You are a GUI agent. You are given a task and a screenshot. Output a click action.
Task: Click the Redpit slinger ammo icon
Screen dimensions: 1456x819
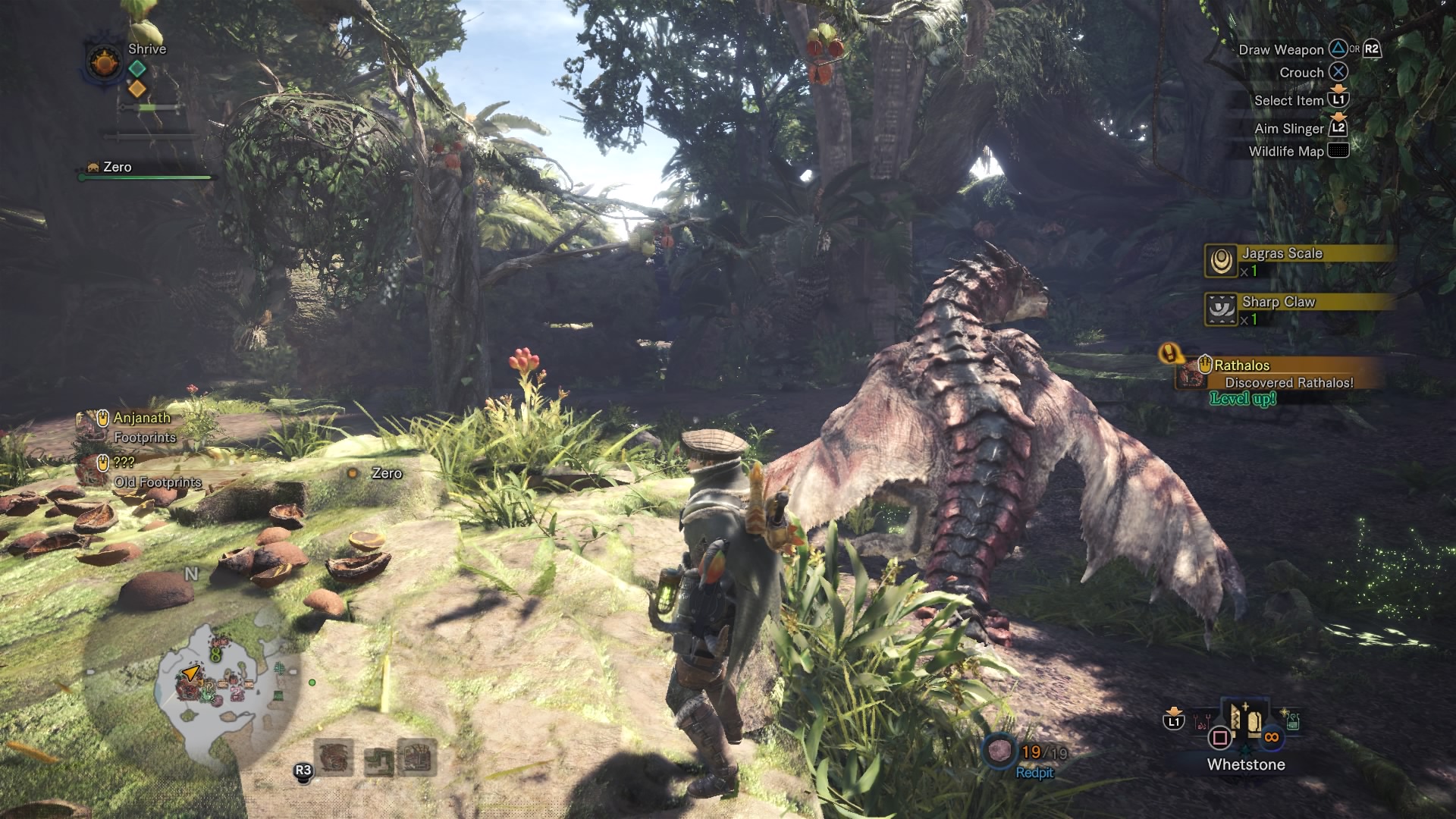coord(999,752)
